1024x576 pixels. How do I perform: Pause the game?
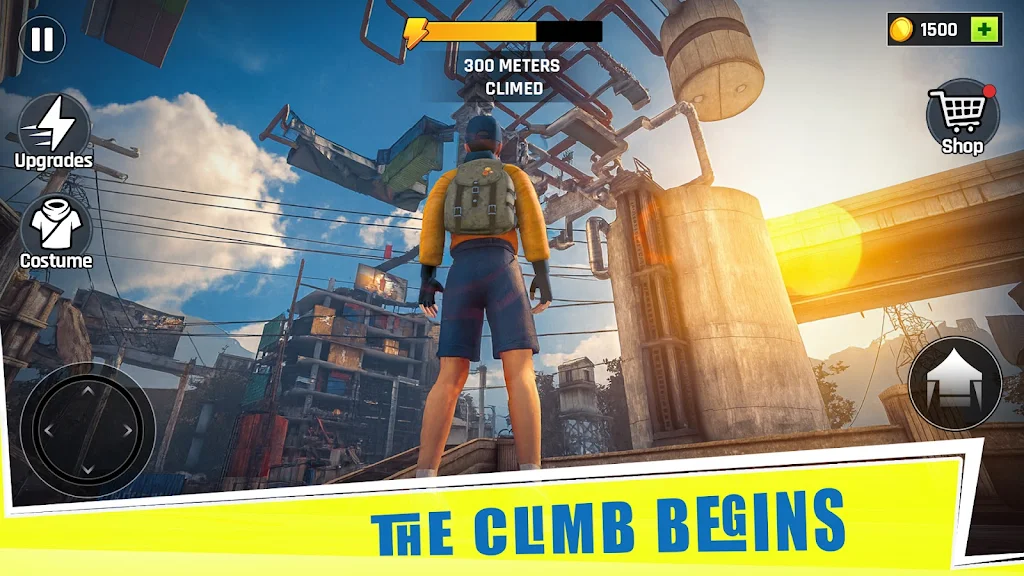point(42,40)
